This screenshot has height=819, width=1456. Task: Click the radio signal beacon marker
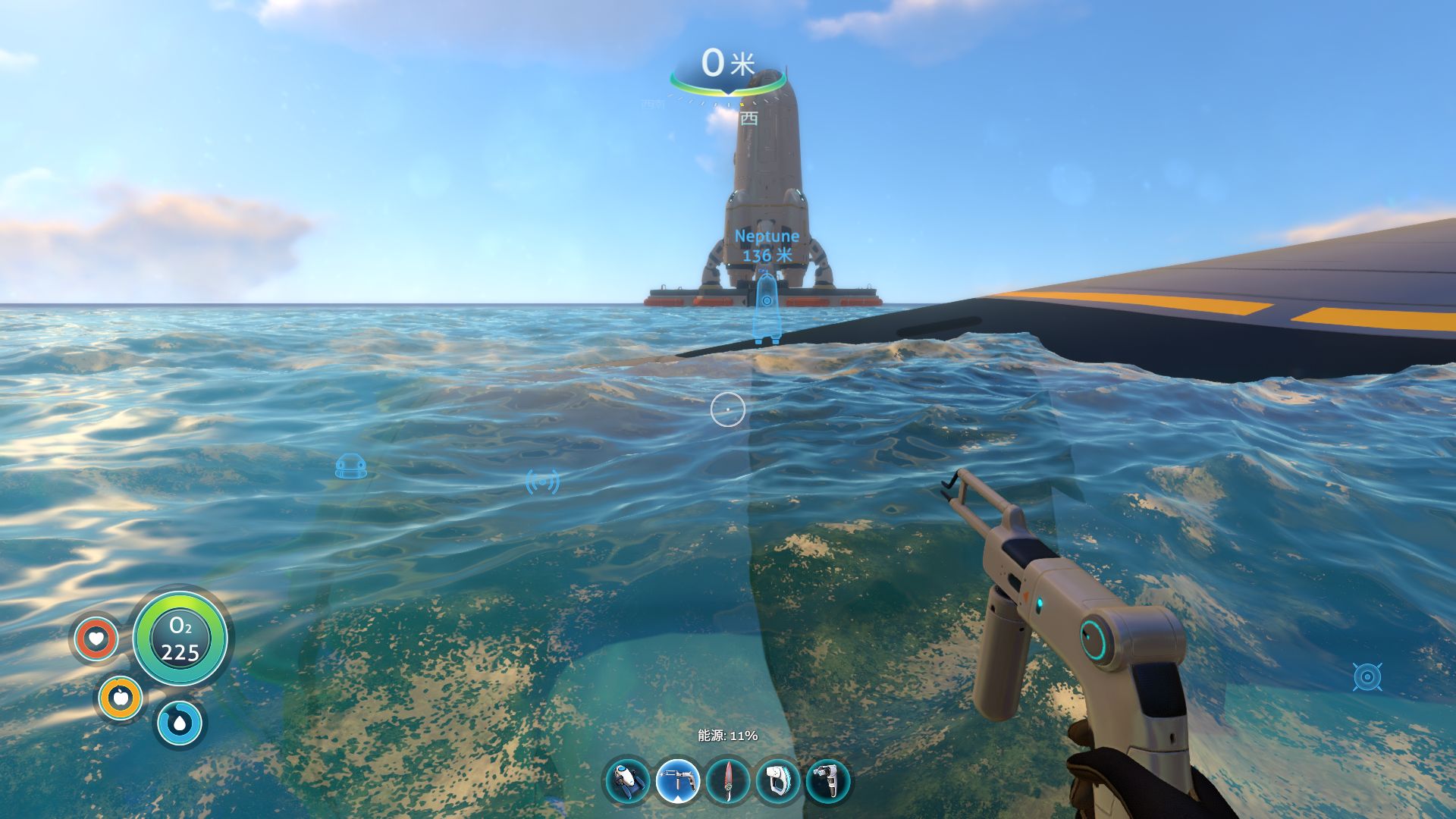(542, 482)
